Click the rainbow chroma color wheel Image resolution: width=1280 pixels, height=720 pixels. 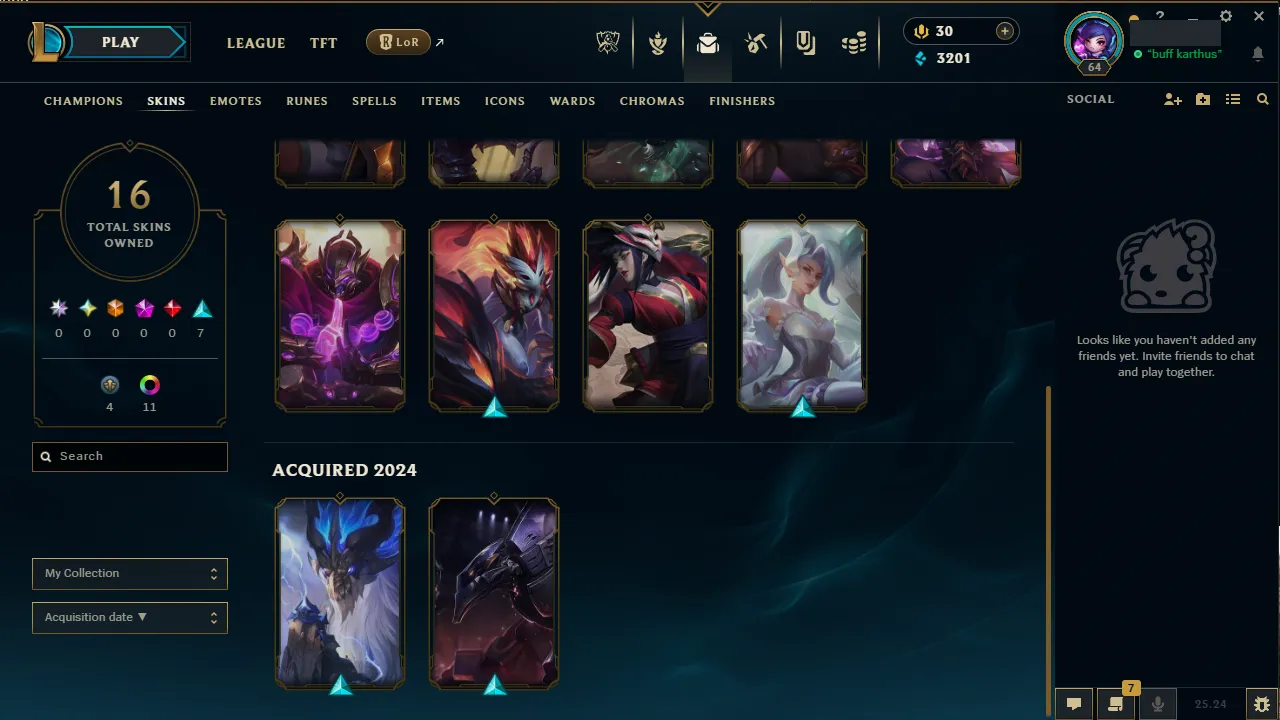point(149,384)
